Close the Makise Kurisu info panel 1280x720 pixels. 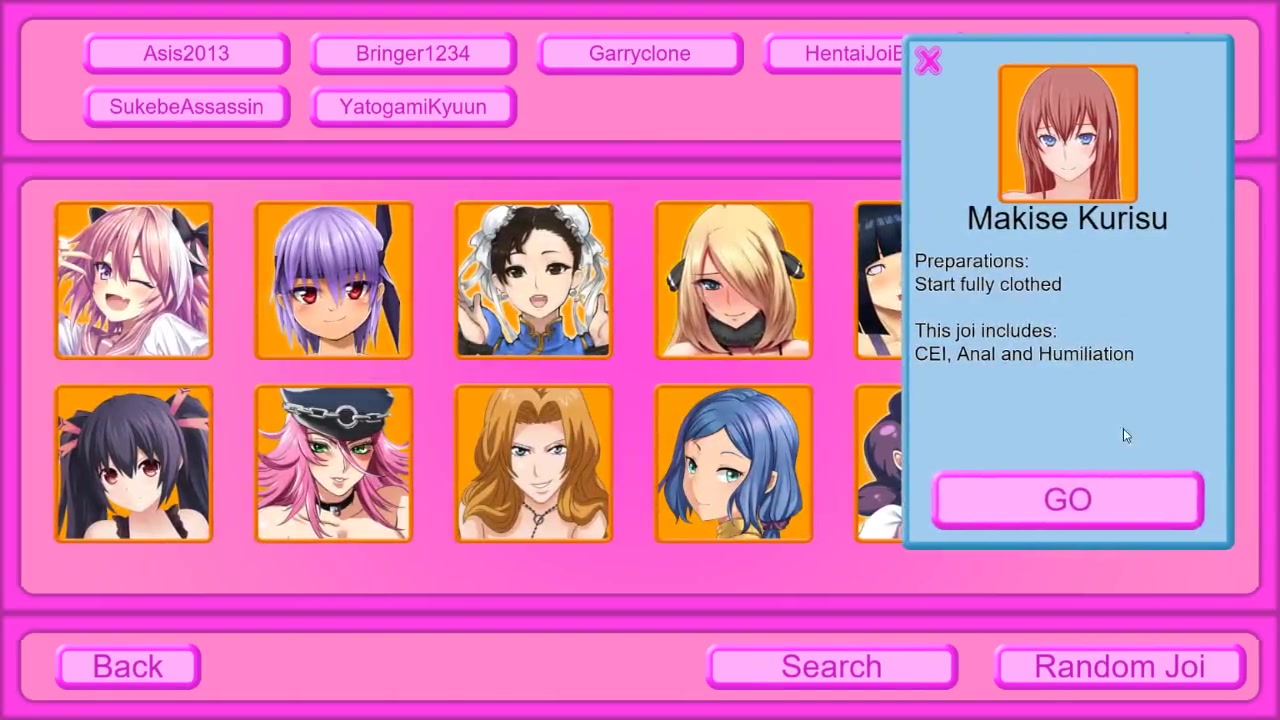click(x=928, y=62)
